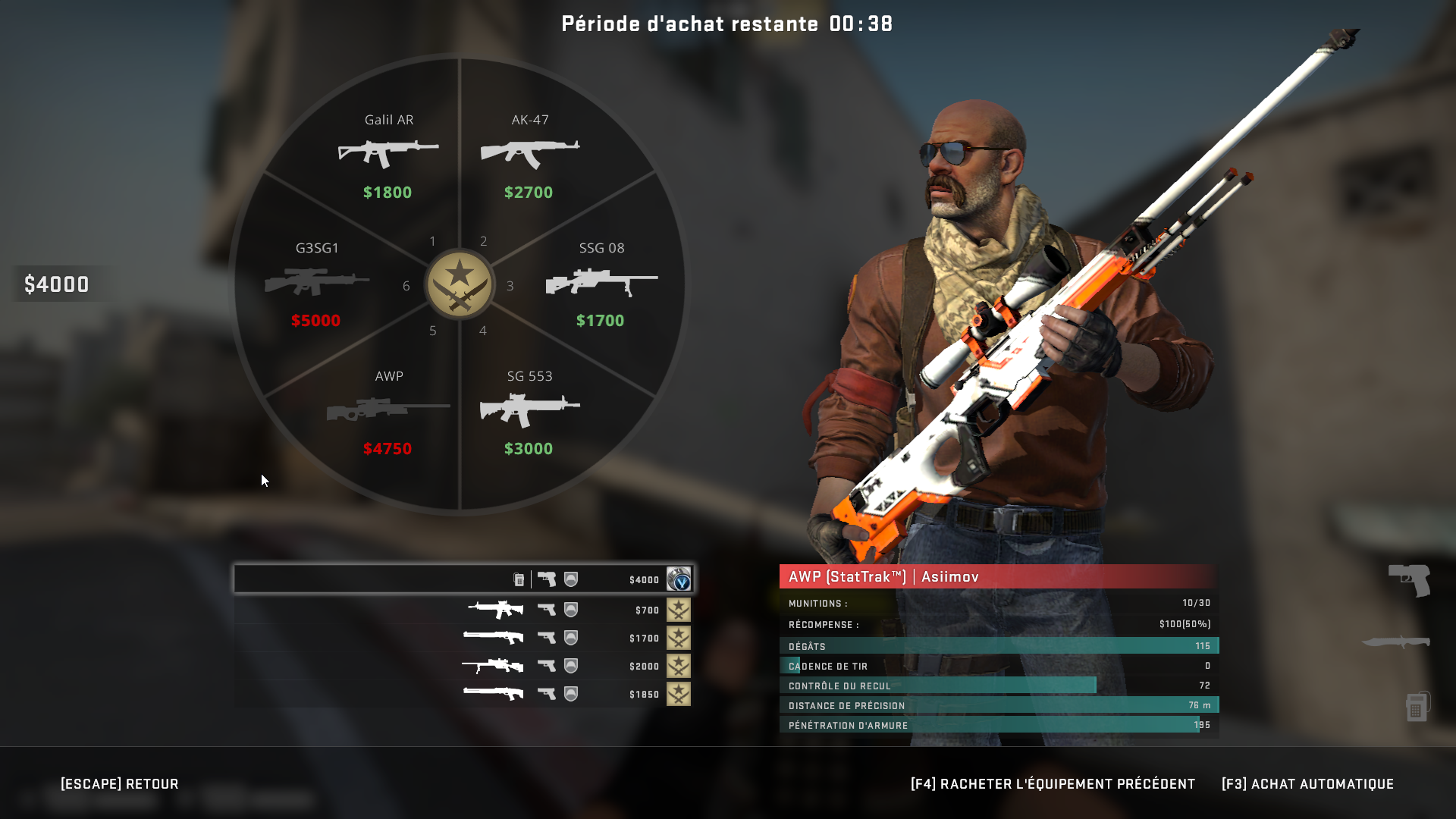Toggle the pistol icon in the $1700 row
The image size is (1456, 819).
547,638
